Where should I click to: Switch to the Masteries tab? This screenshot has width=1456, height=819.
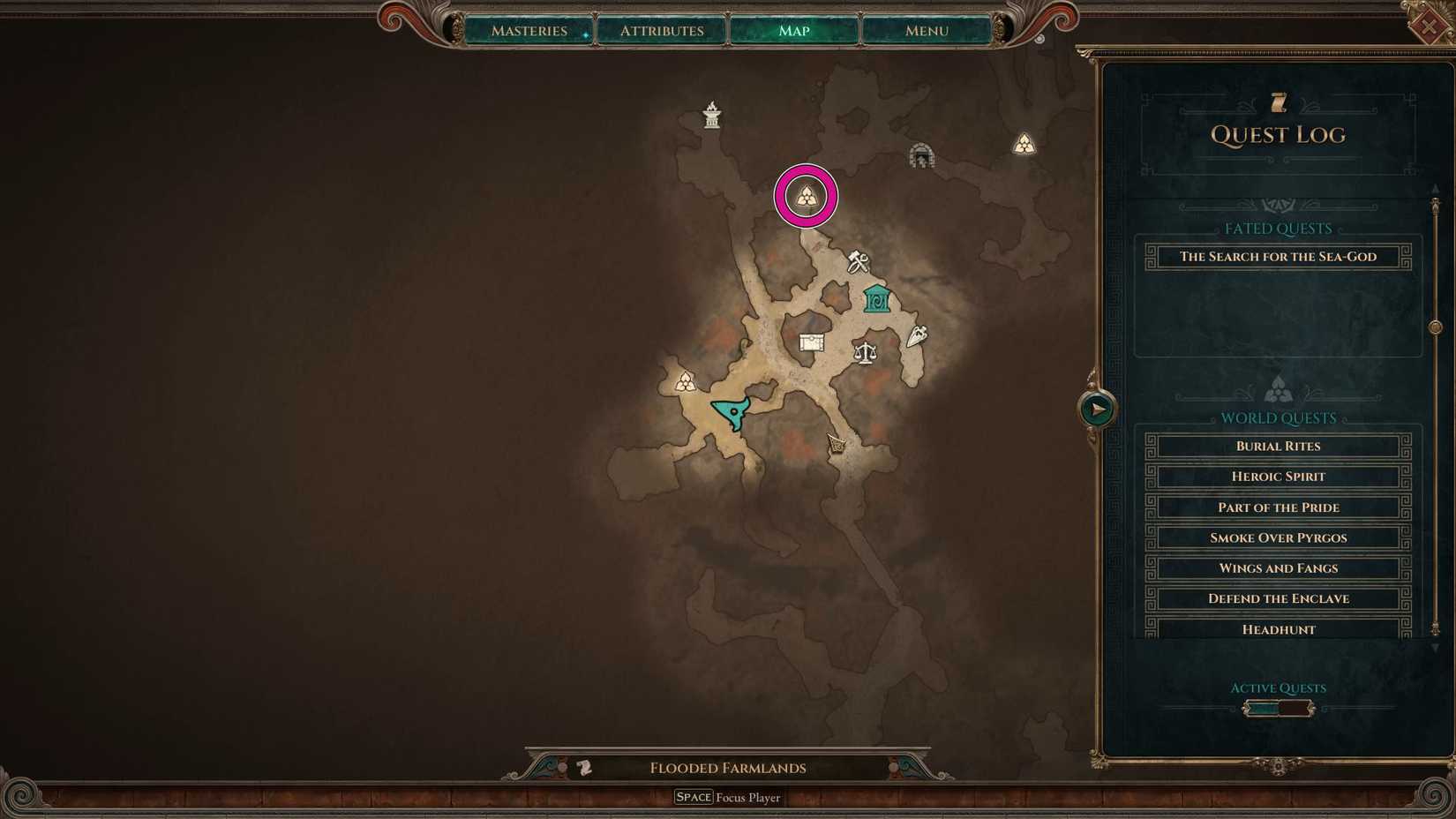[x=529, y=30]
